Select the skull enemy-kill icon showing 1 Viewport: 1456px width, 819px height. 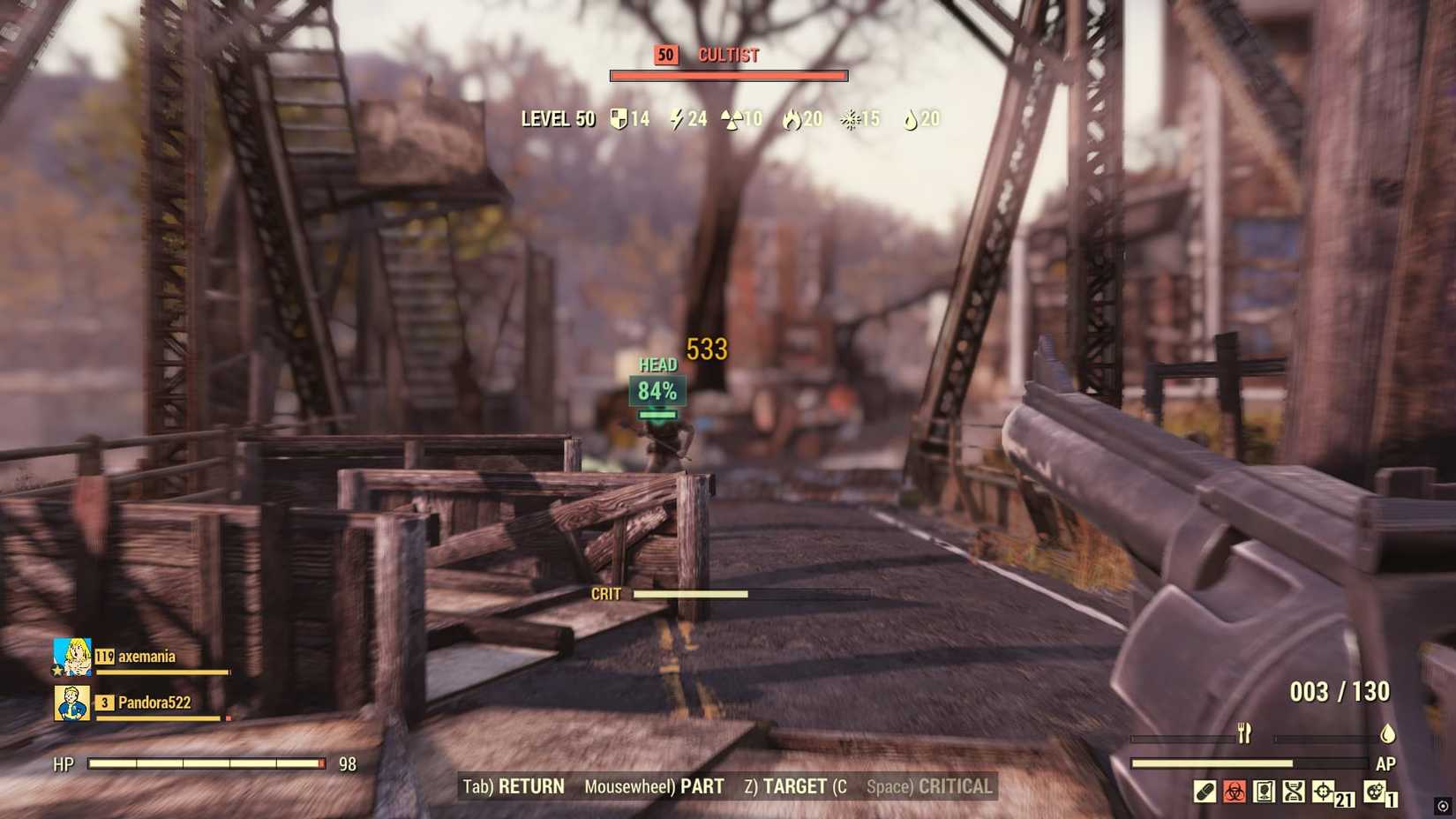tap(1375, 791)
